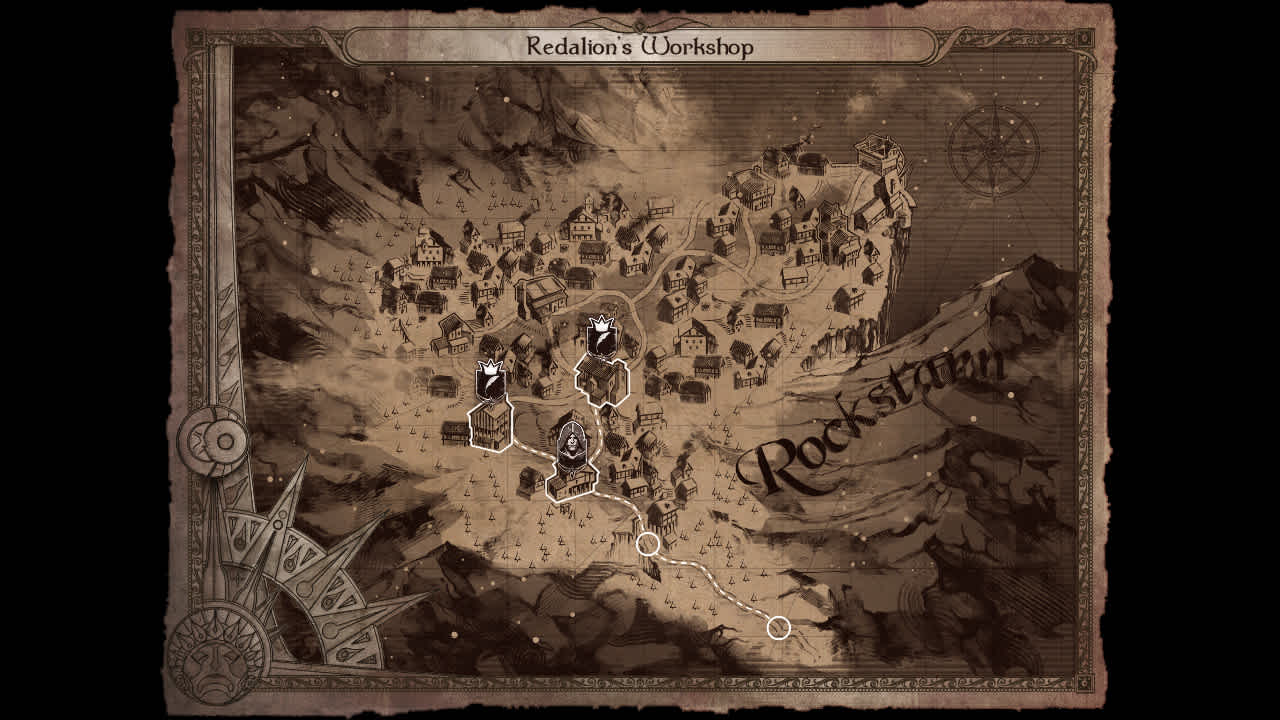
Task: Click the quill emblem inside the right shield marker
Action: click(x=602, y=341)
